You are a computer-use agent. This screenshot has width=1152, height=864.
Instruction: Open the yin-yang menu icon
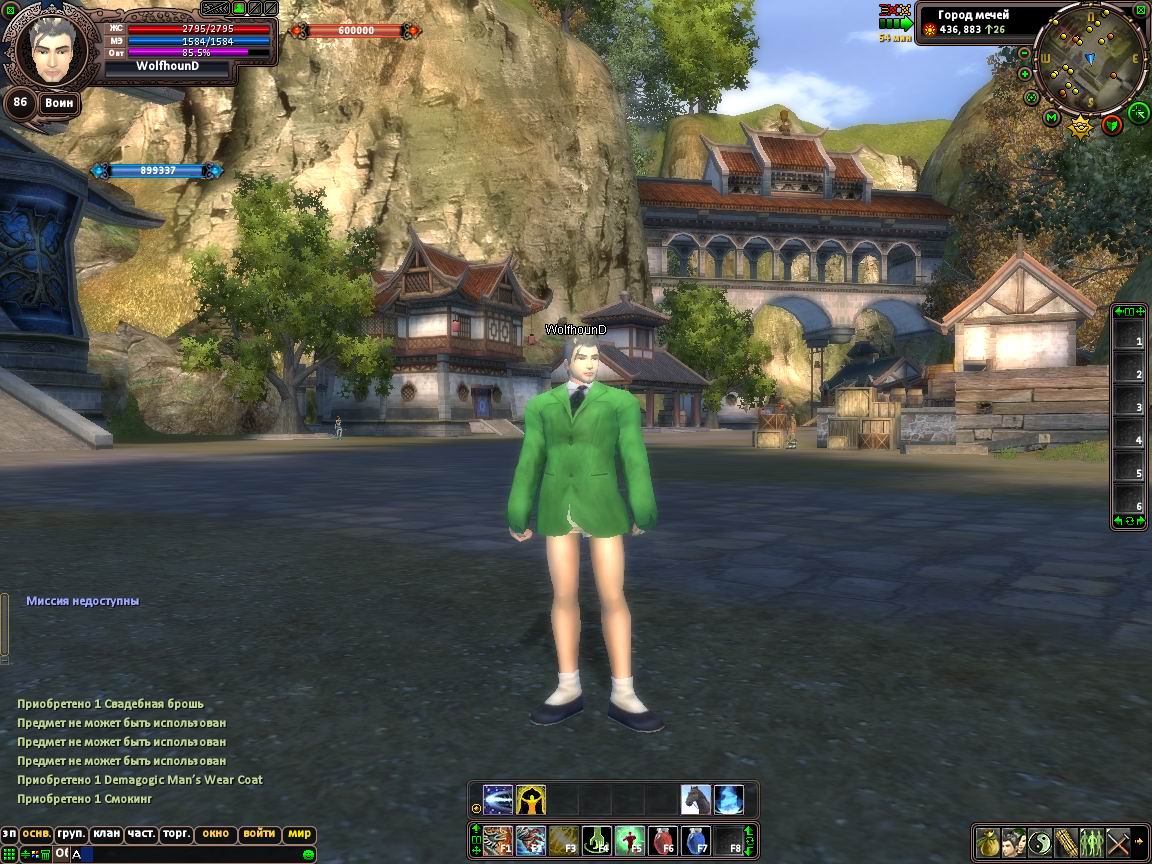(1039, 841)
